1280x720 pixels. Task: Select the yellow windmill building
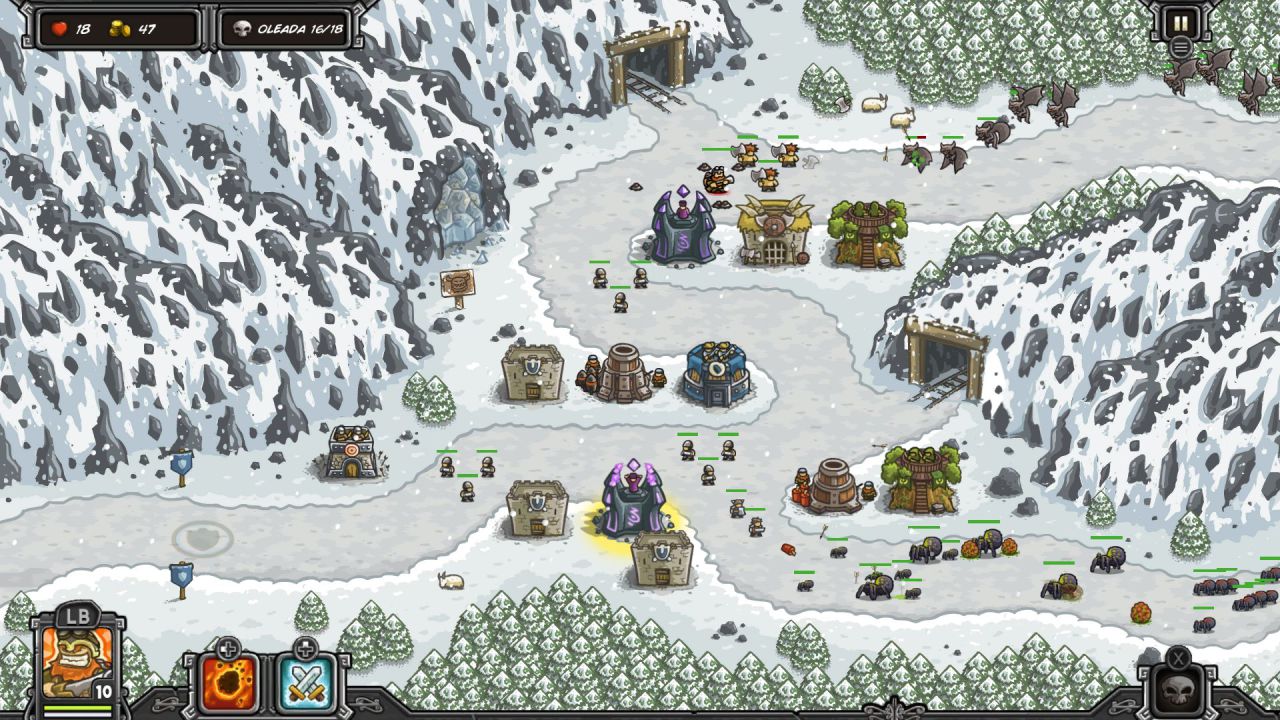[773, 230]
